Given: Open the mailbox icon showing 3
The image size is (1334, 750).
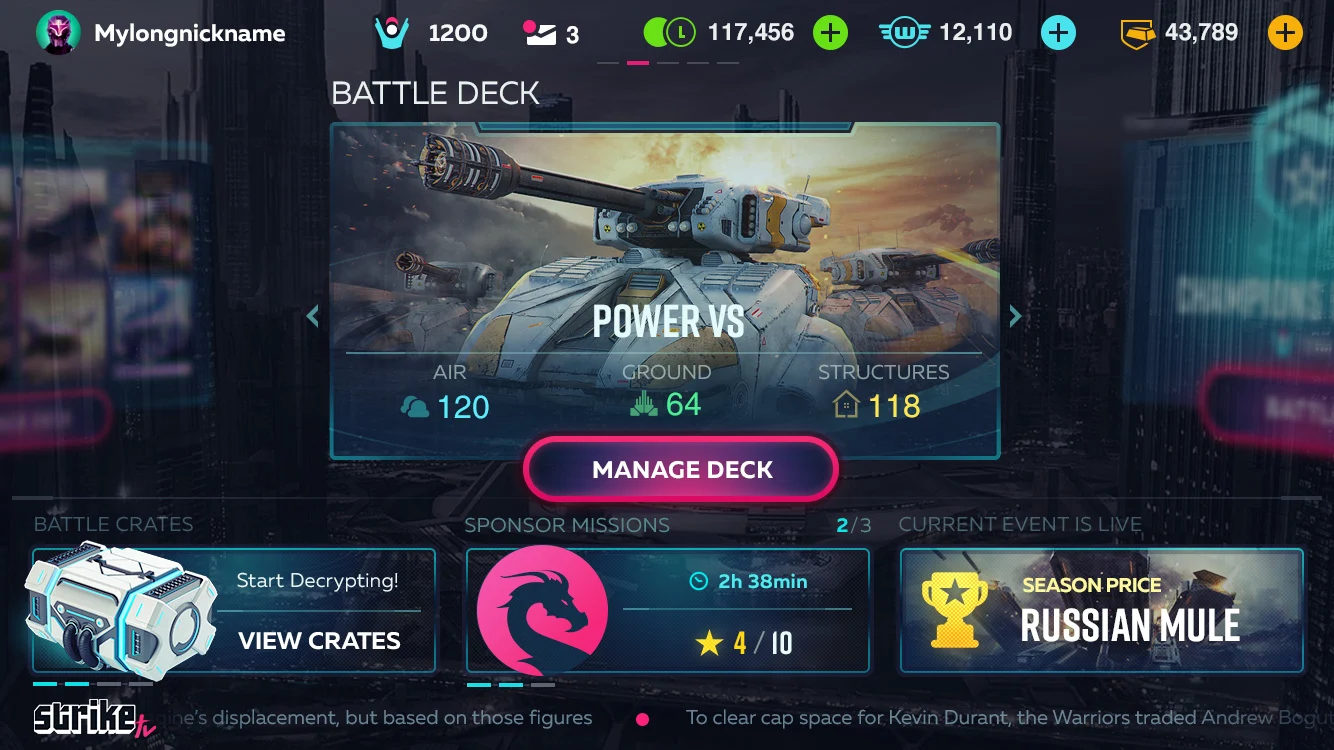Looking at the screenshot, I should point(539,33).
